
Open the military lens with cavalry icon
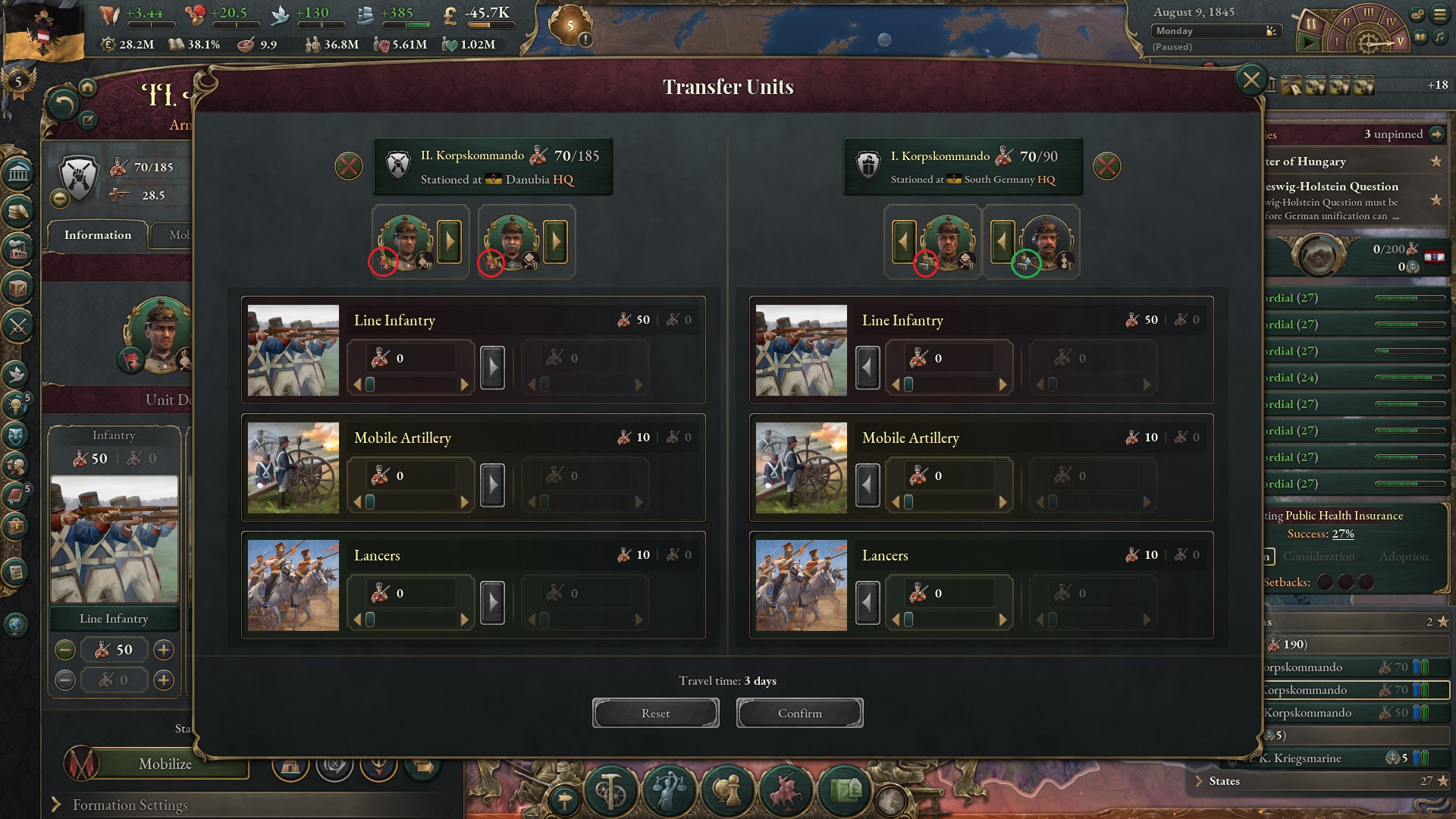(x=786, y=791)
